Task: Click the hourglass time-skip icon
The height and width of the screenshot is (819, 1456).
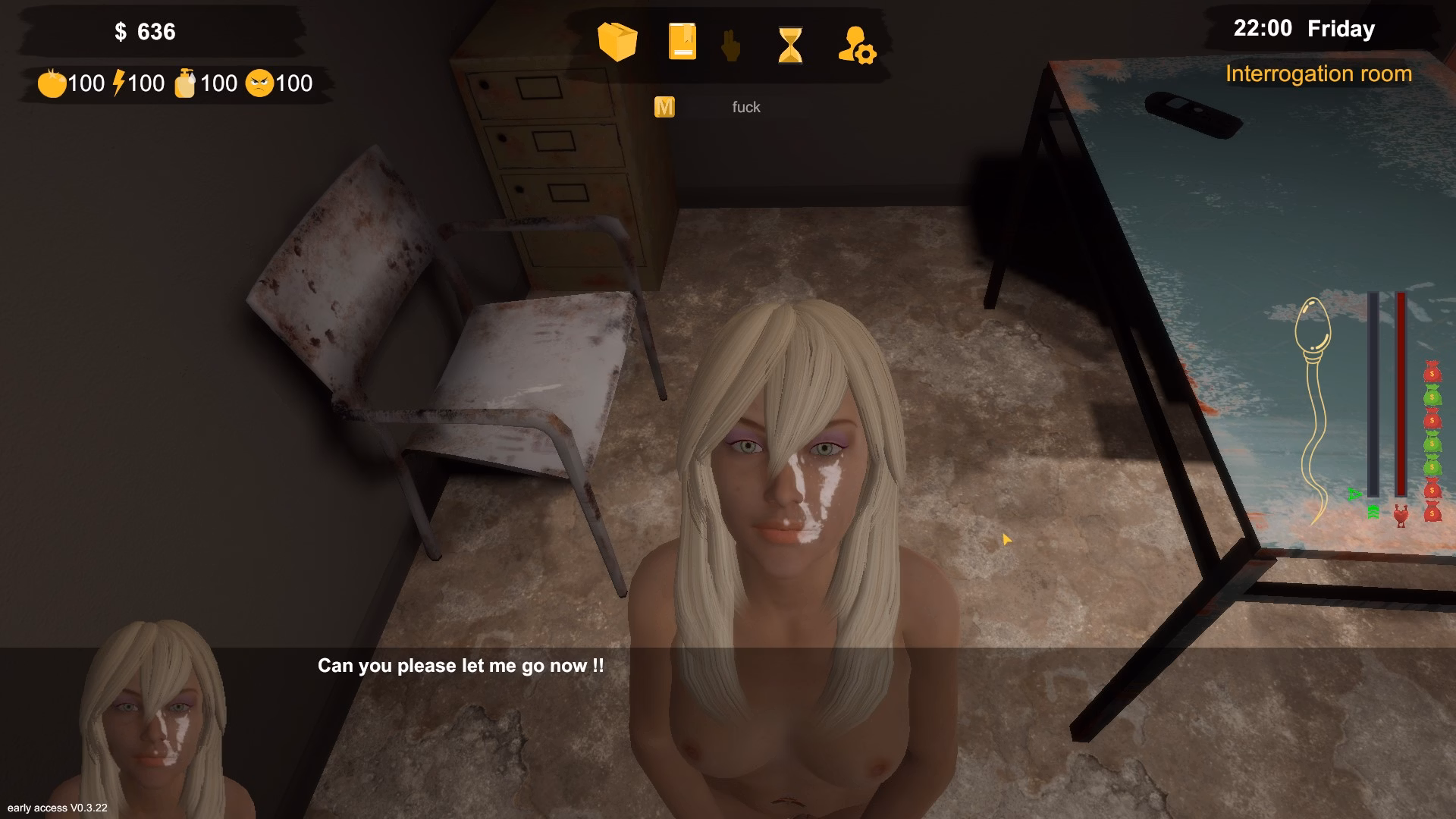Action: pos(790,45)
